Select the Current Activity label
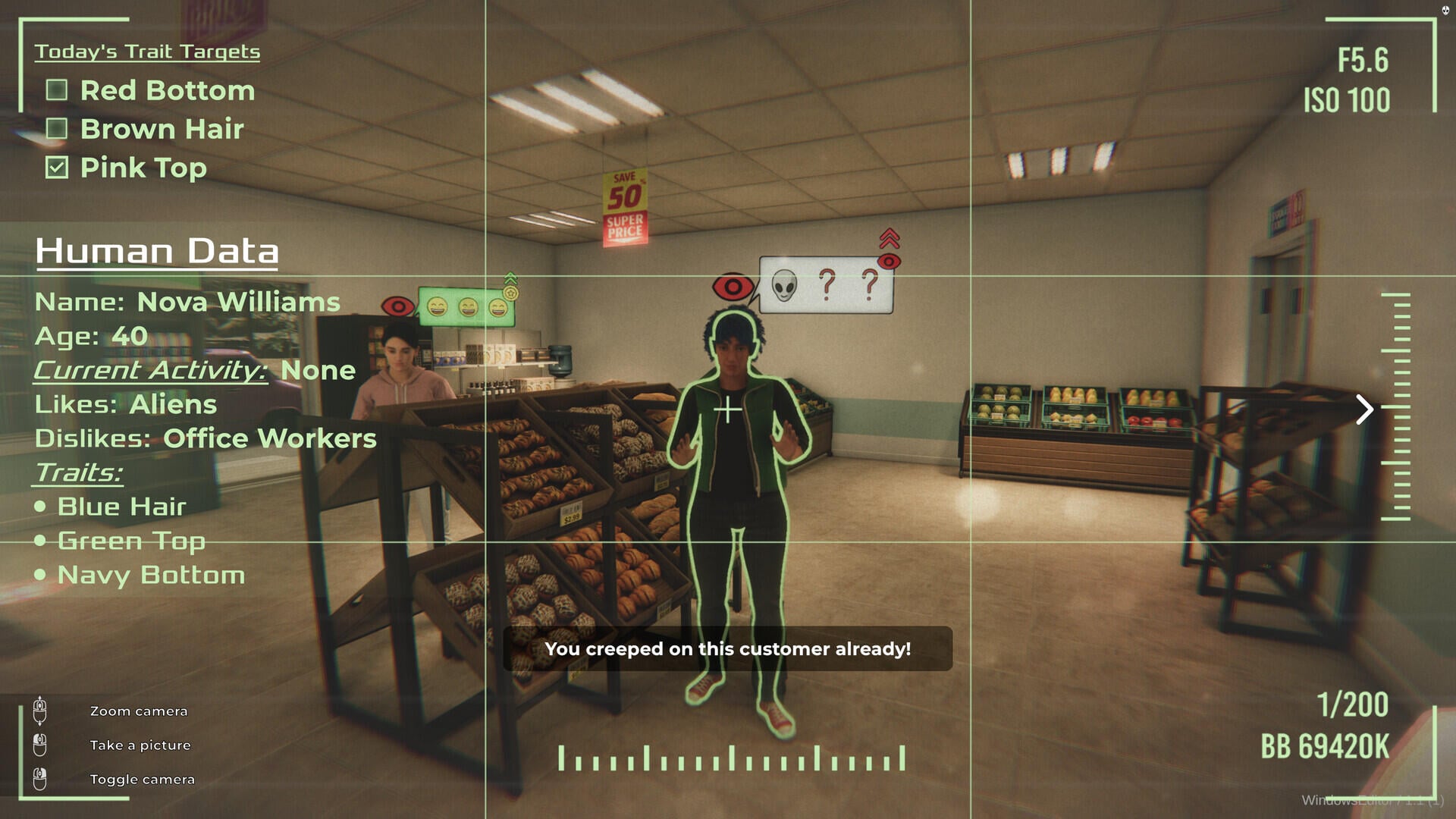The width and height of the screenshot is (1456, 819). click(150, 370)
